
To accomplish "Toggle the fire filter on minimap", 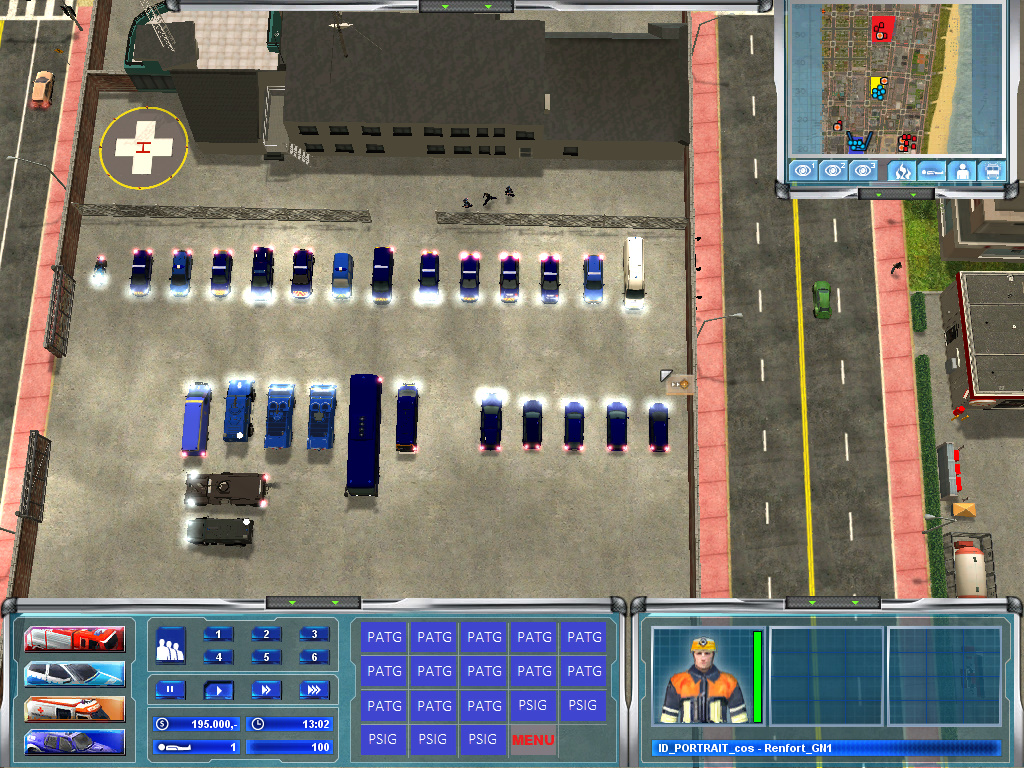I will pyautogui.click(x=901, y=171).
